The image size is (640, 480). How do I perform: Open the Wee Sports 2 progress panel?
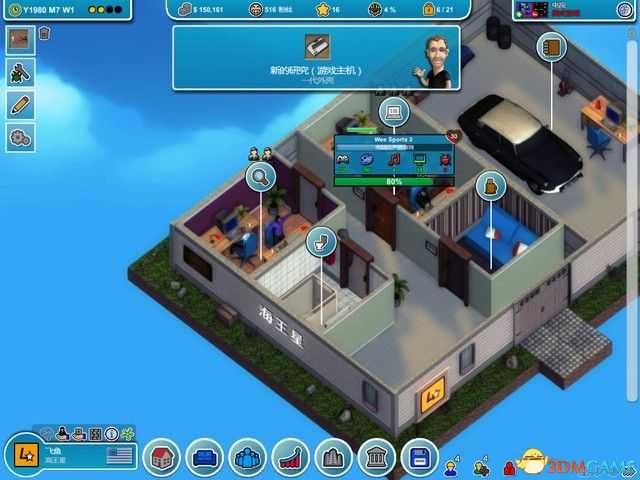394,160
